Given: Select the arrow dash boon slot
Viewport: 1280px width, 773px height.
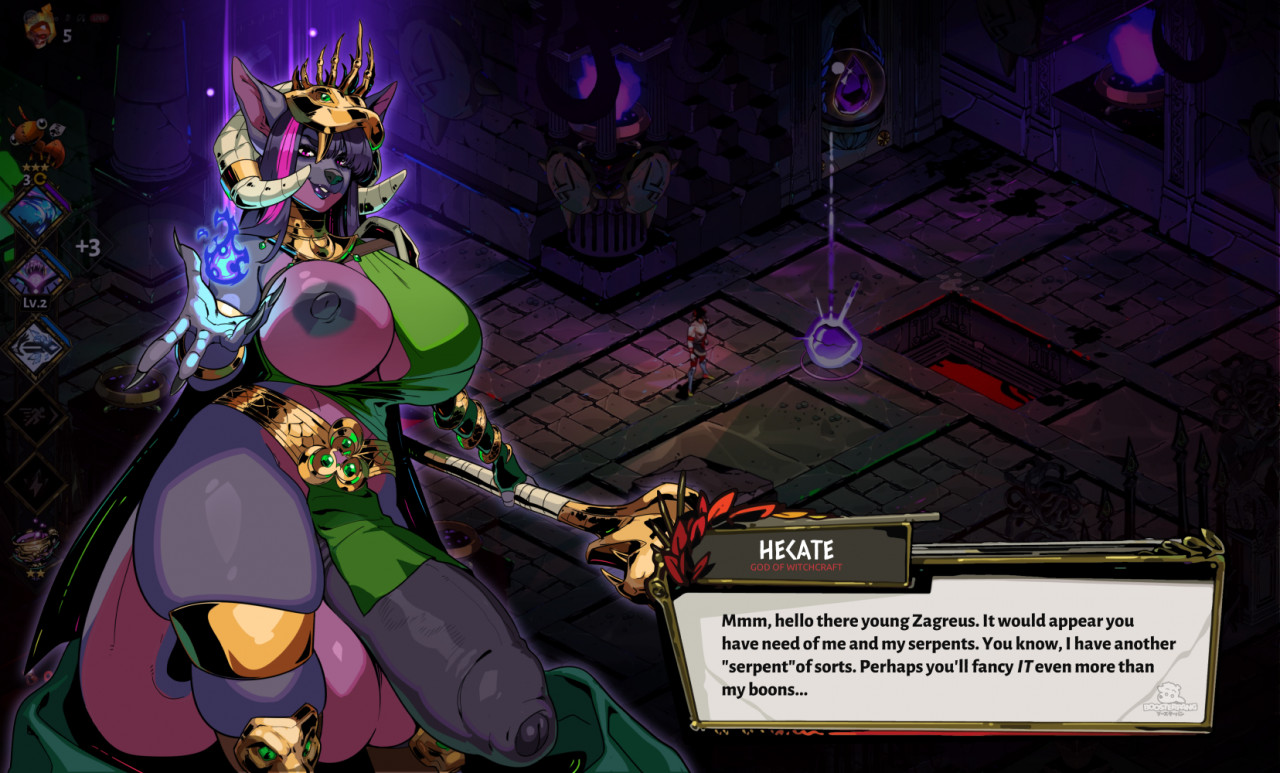Looking at the screenshot, I should [37, 347].
